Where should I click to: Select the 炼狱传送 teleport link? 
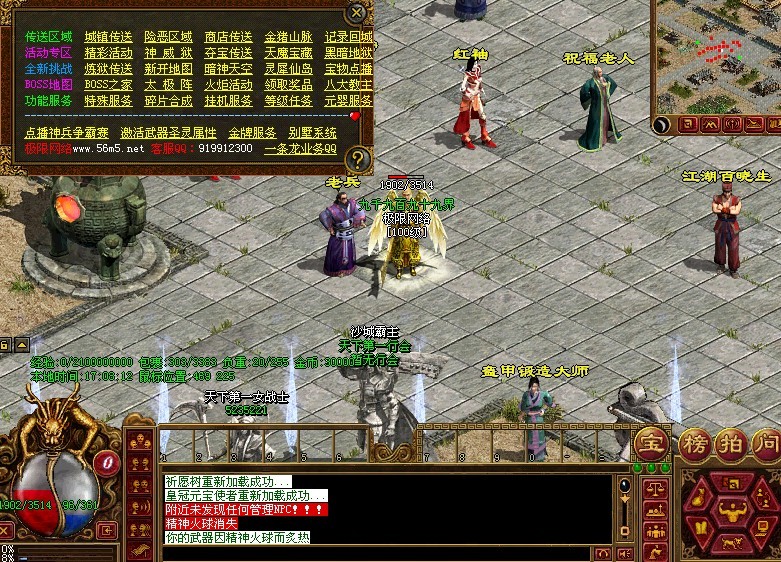point(108,69)
